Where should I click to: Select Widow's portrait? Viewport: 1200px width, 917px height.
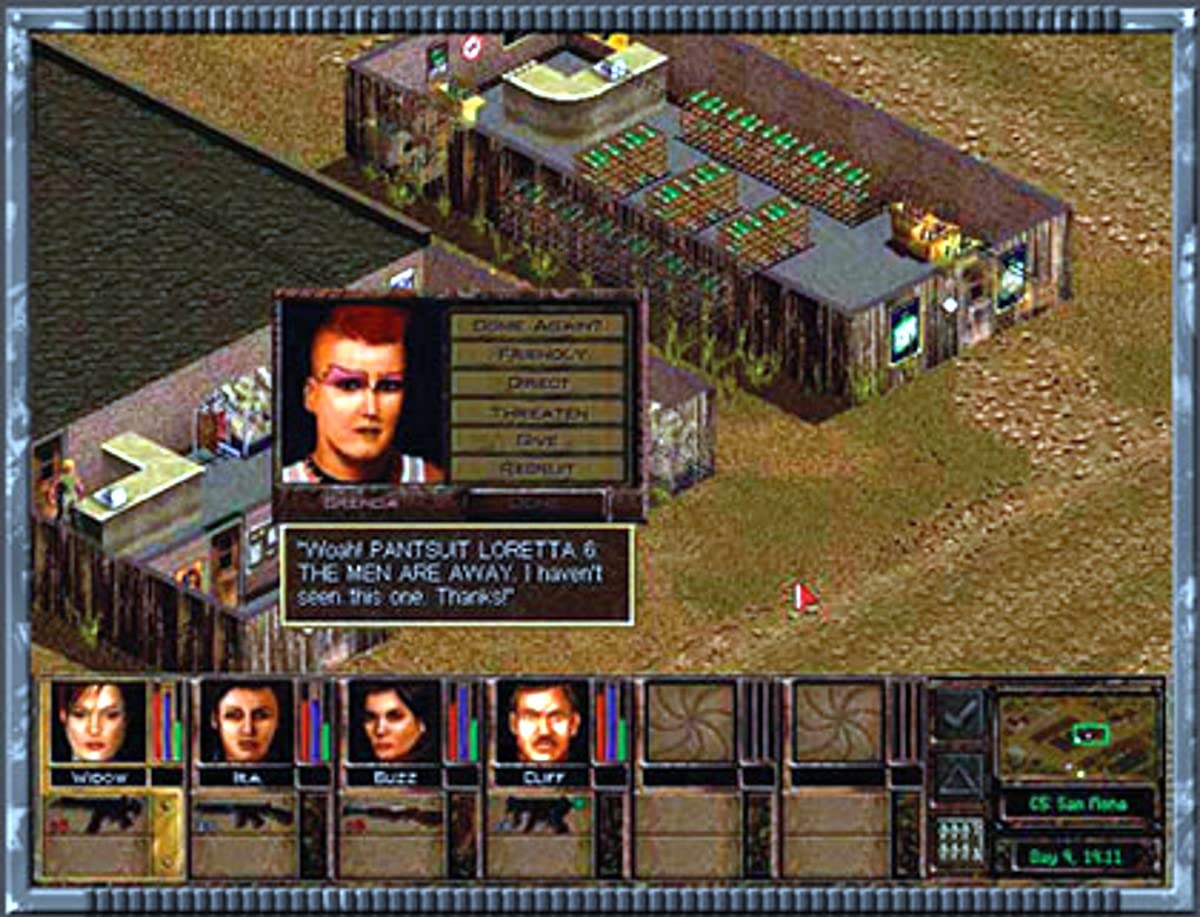click(98, 723)
